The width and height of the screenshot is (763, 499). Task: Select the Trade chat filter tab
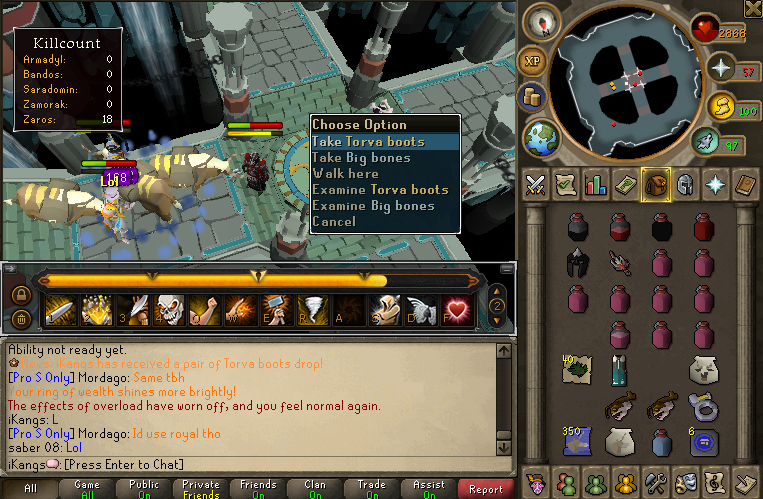pos(371,489)
